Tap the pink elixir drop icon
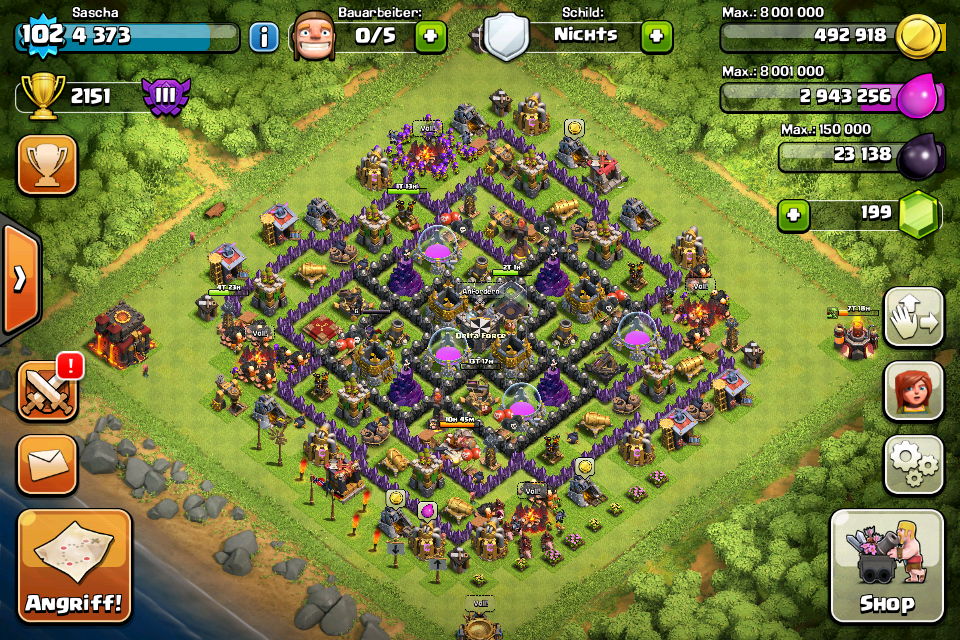 click(x=916, y=97)
